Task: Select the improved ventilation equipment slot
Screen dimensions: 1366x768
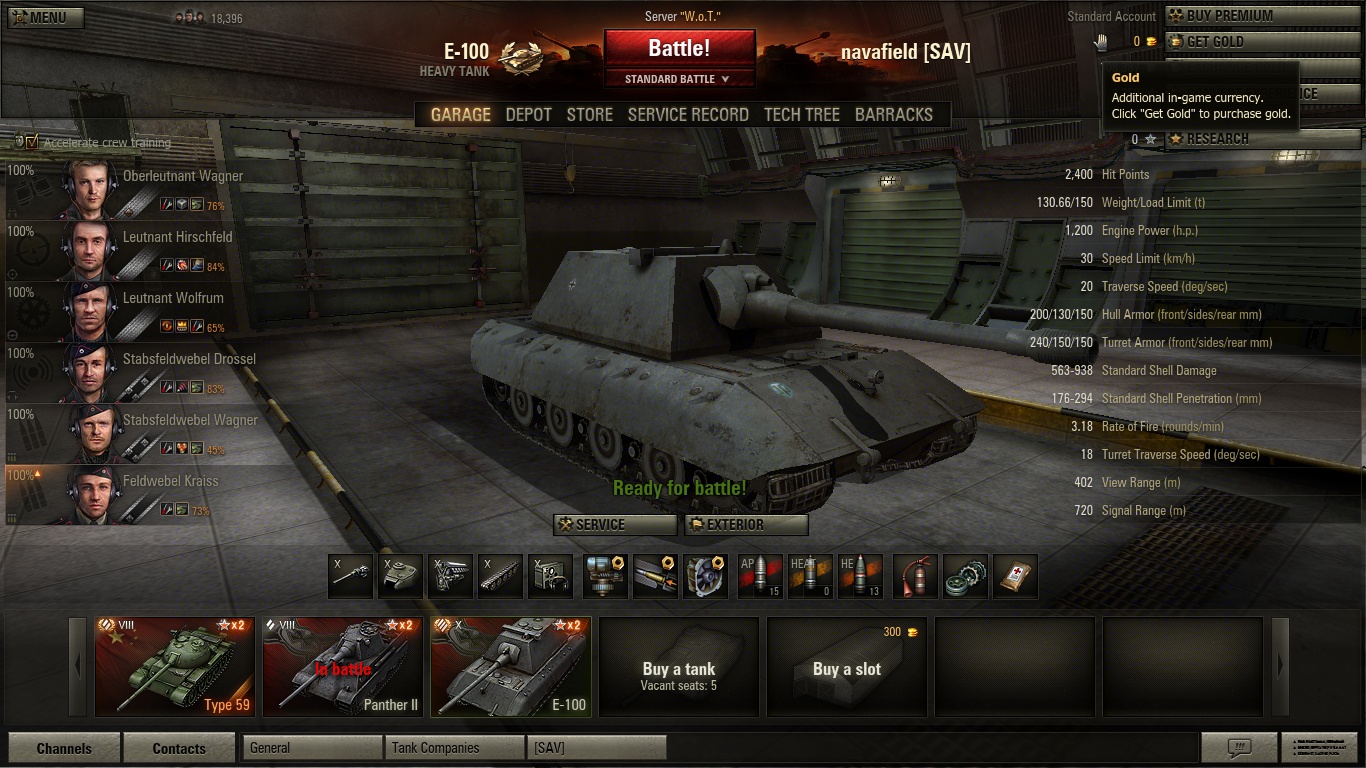Action: point(706,576)
